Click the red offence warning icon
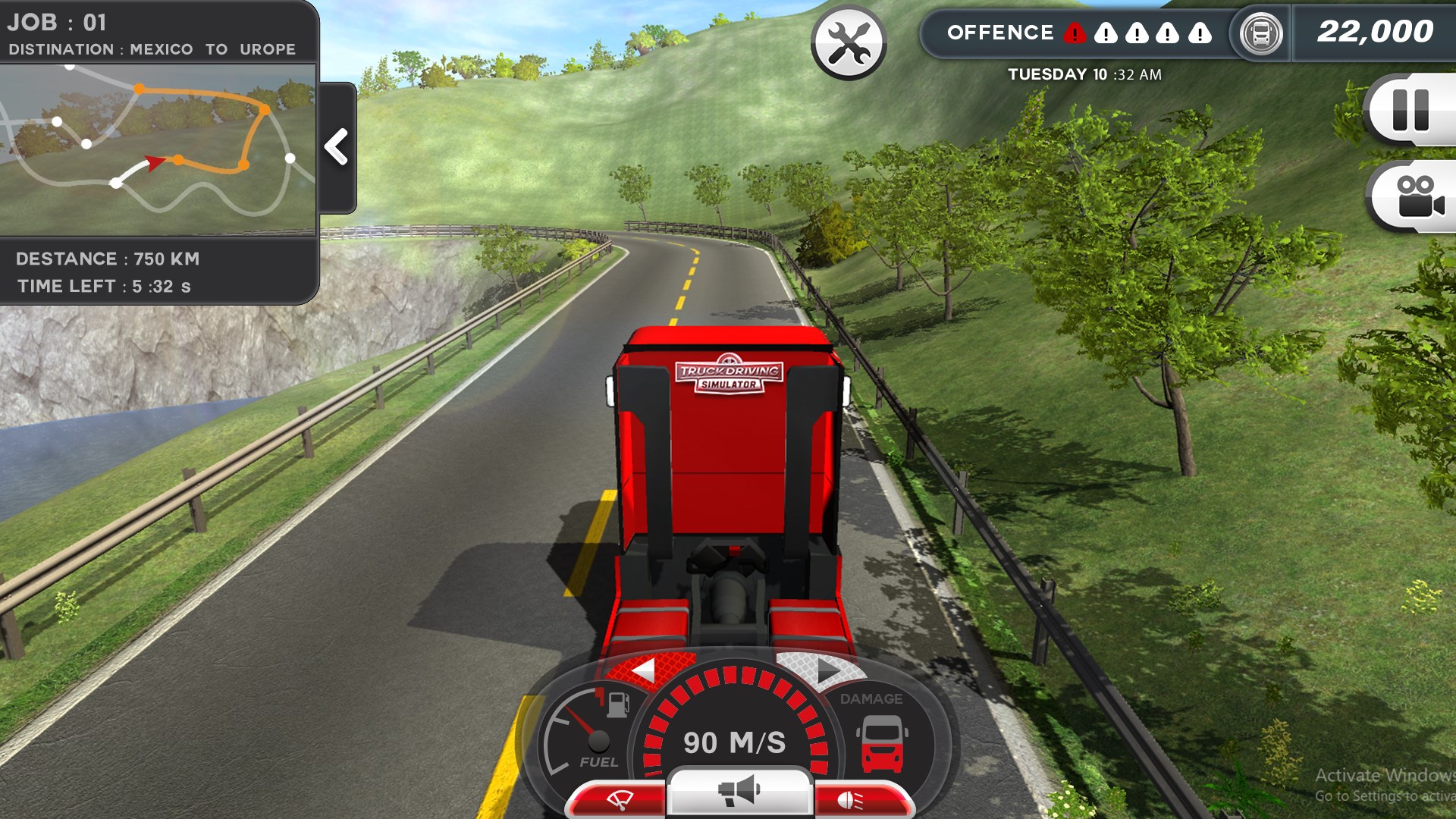This screenshot has height=819, width=1456. pyautogui.click(x=1076, y=33)
